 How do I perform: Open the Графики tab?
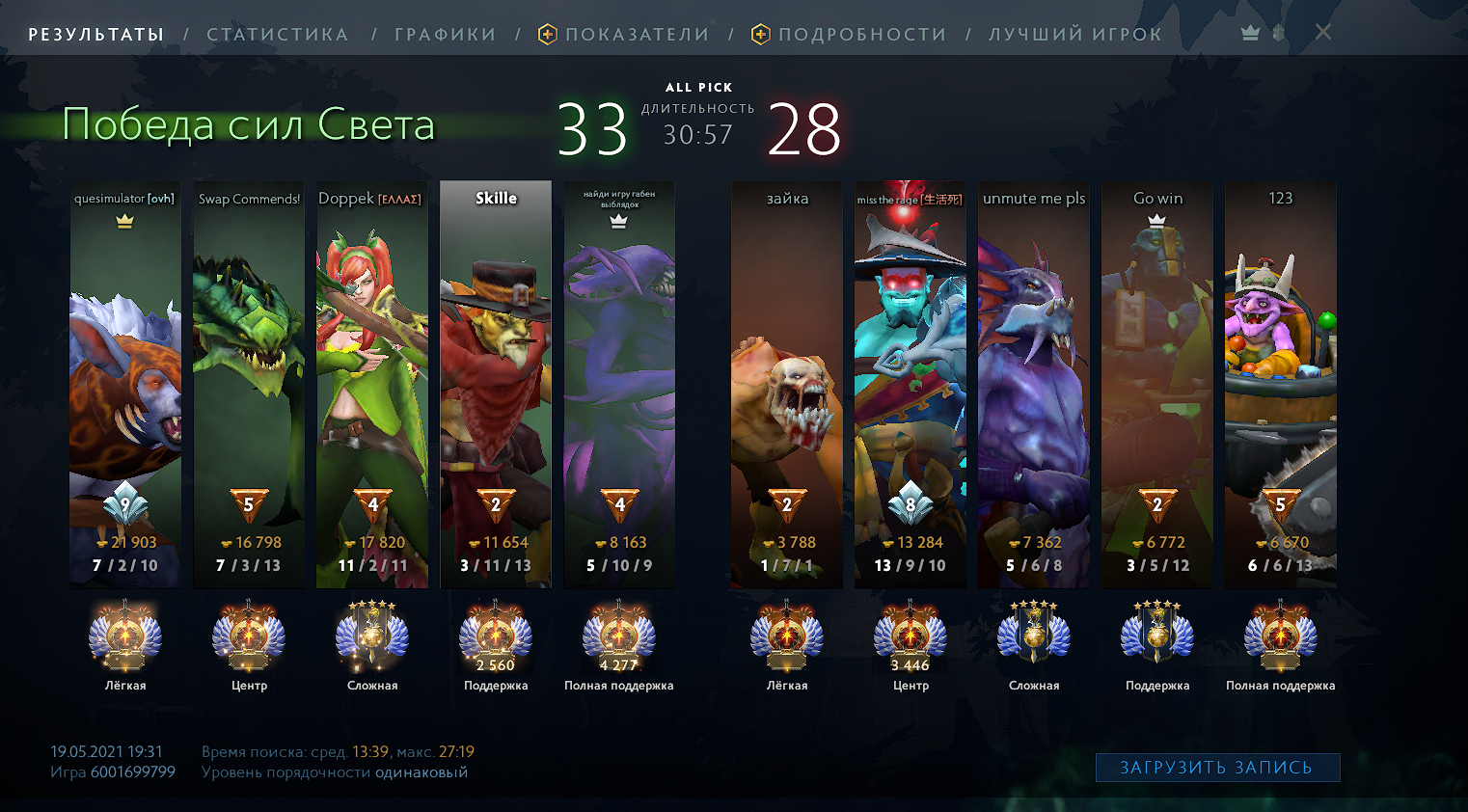445,35
